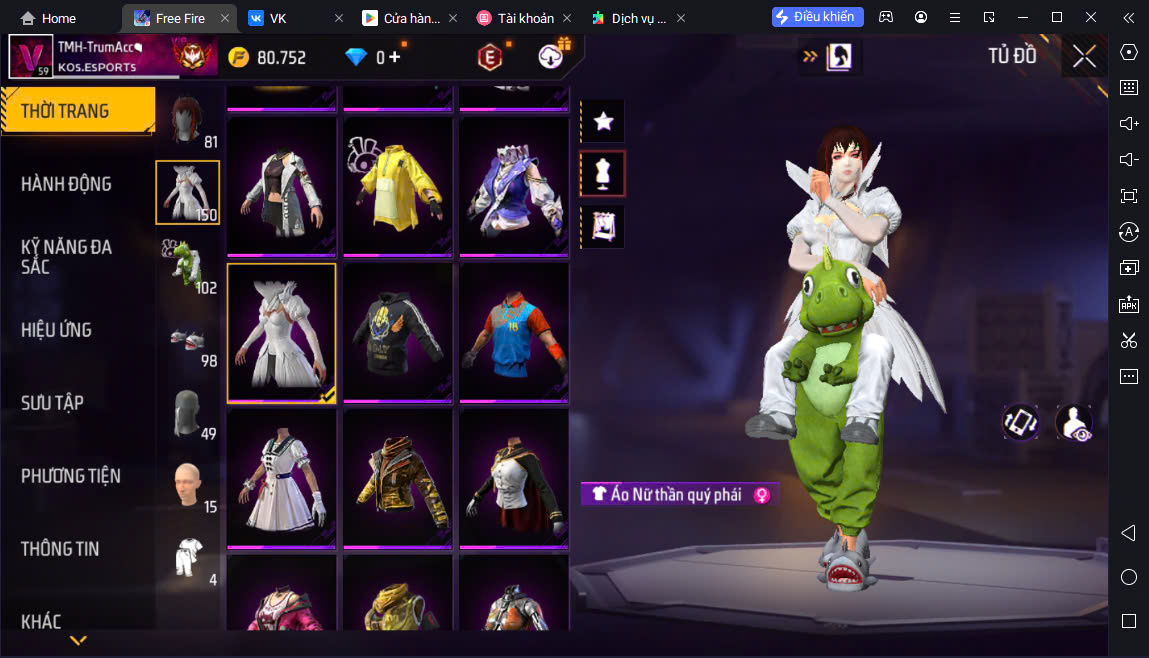Pick the orange and blue jersey top

(513, 332)
